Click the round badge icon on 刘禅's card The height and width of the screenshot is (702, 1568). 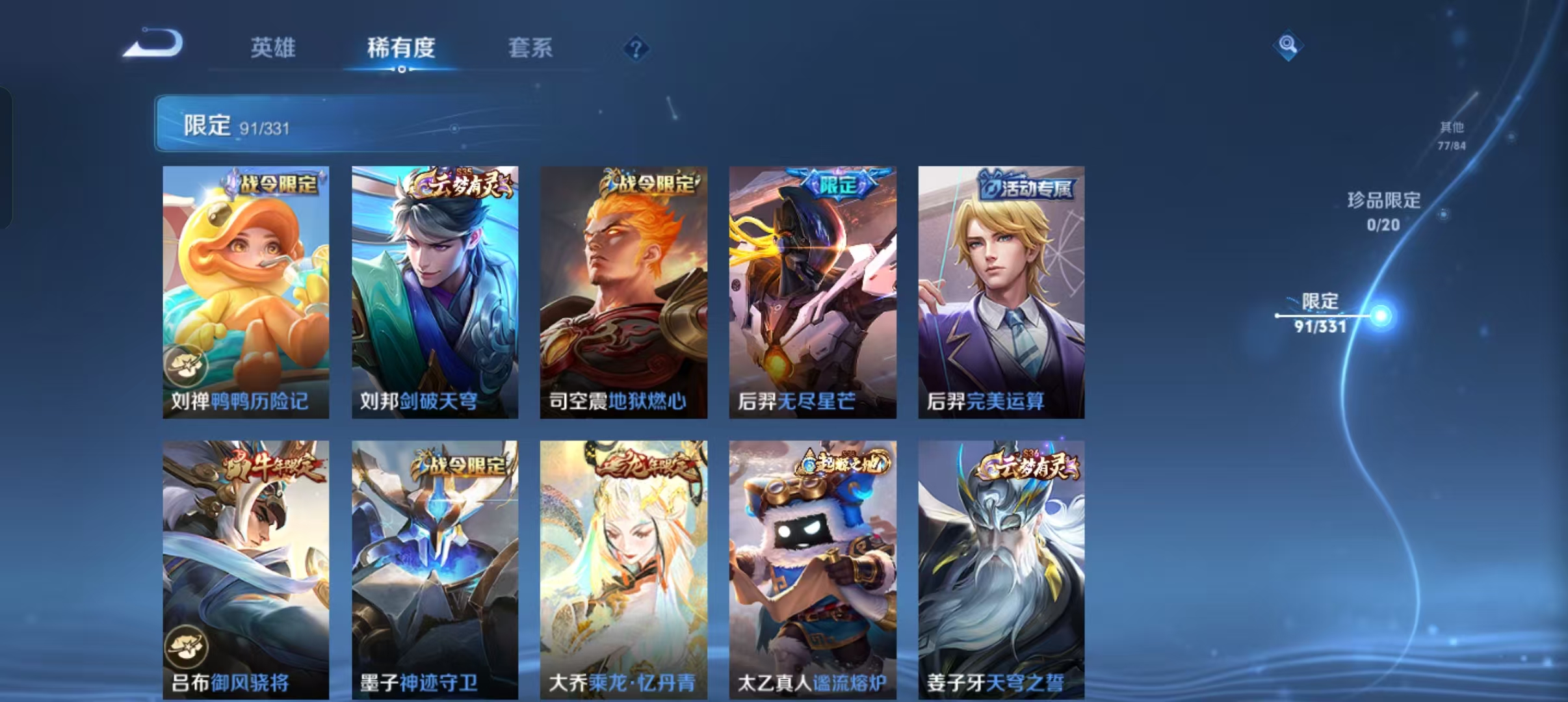(x=187, y=365)
